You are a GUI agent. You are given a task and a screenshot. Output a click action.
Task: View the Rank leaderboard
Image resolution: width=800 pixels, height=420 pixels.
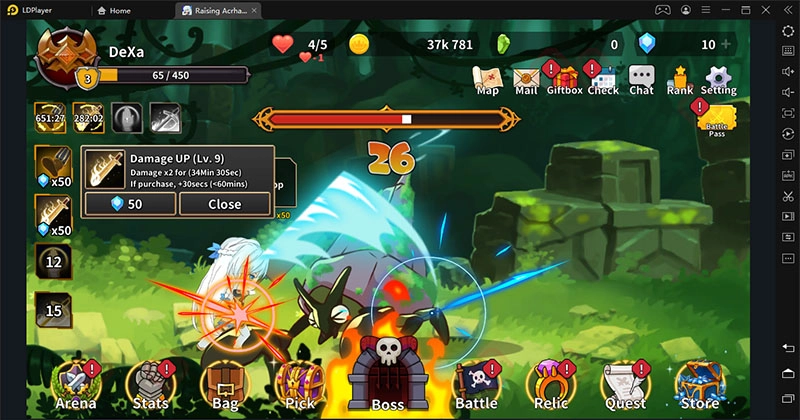click(x=680, y=78)
